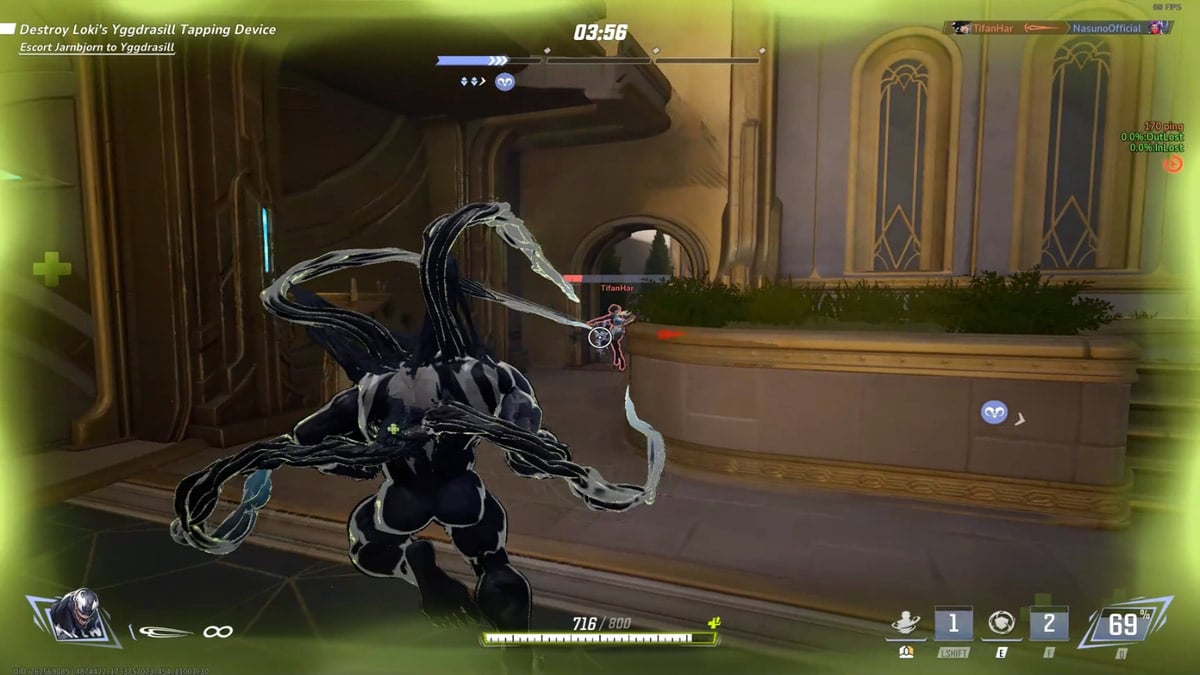This screenshot has height=675, width=1200.
Task: Select the TifanHar kill feed entry
Action: 985,28
